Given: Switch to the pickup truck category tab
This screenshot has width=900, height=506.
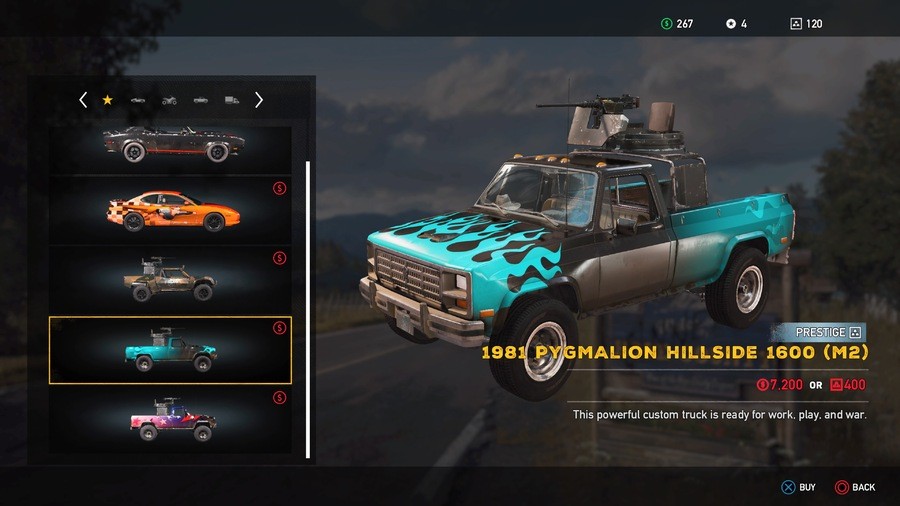Looking at the screenshot, I should click(201, 100).
